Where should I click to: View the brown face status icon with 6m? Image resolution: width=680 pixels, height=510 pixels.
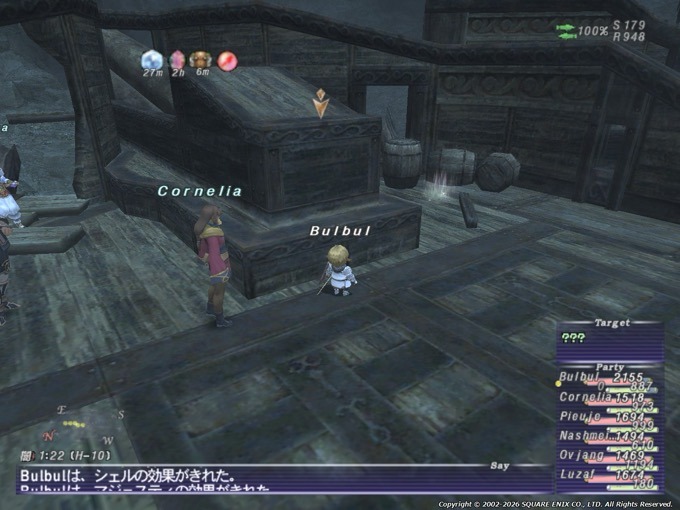coord(200,61)
